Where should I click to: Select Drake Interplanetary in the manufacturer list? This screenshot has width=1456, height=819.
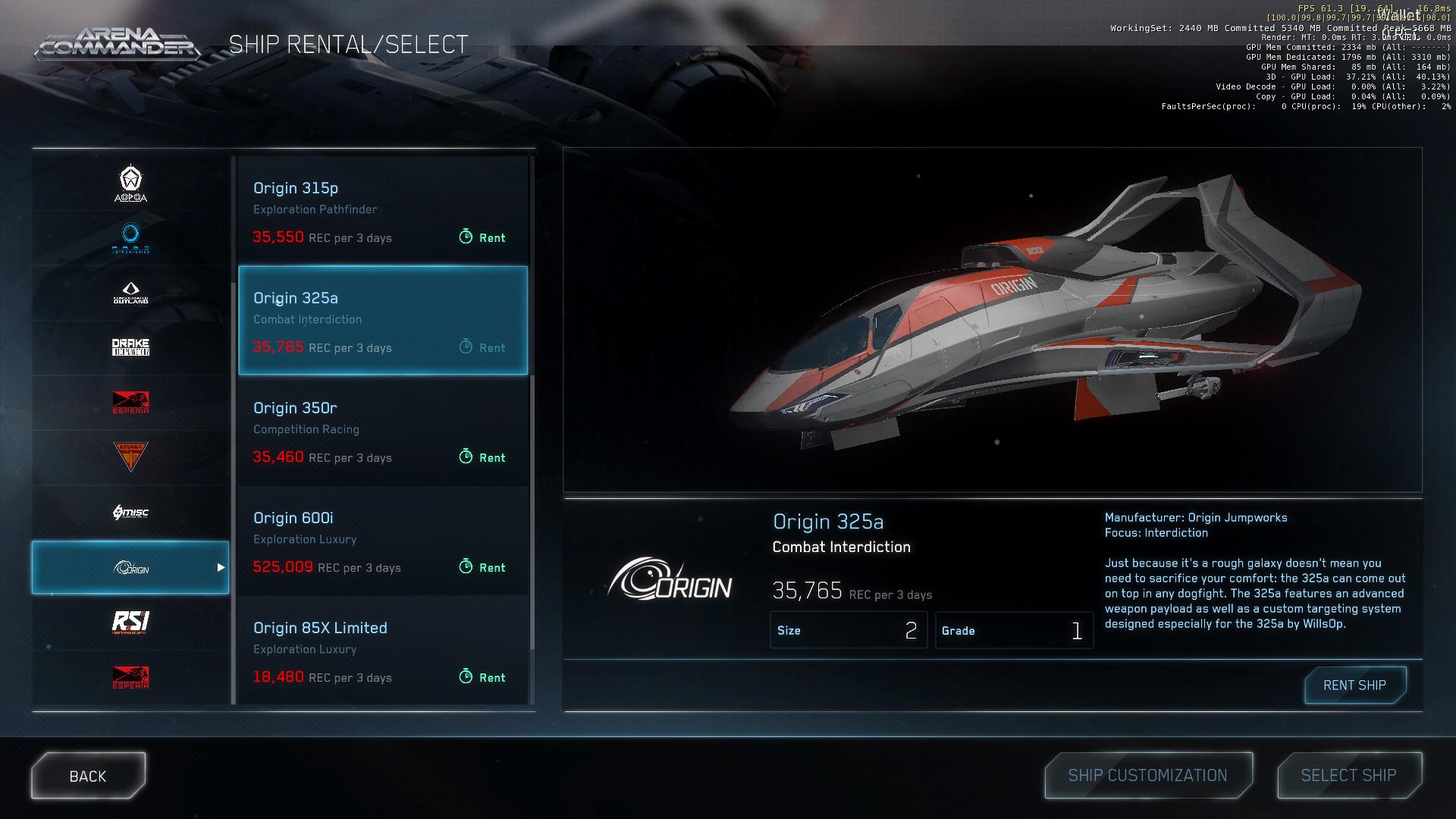130,347
